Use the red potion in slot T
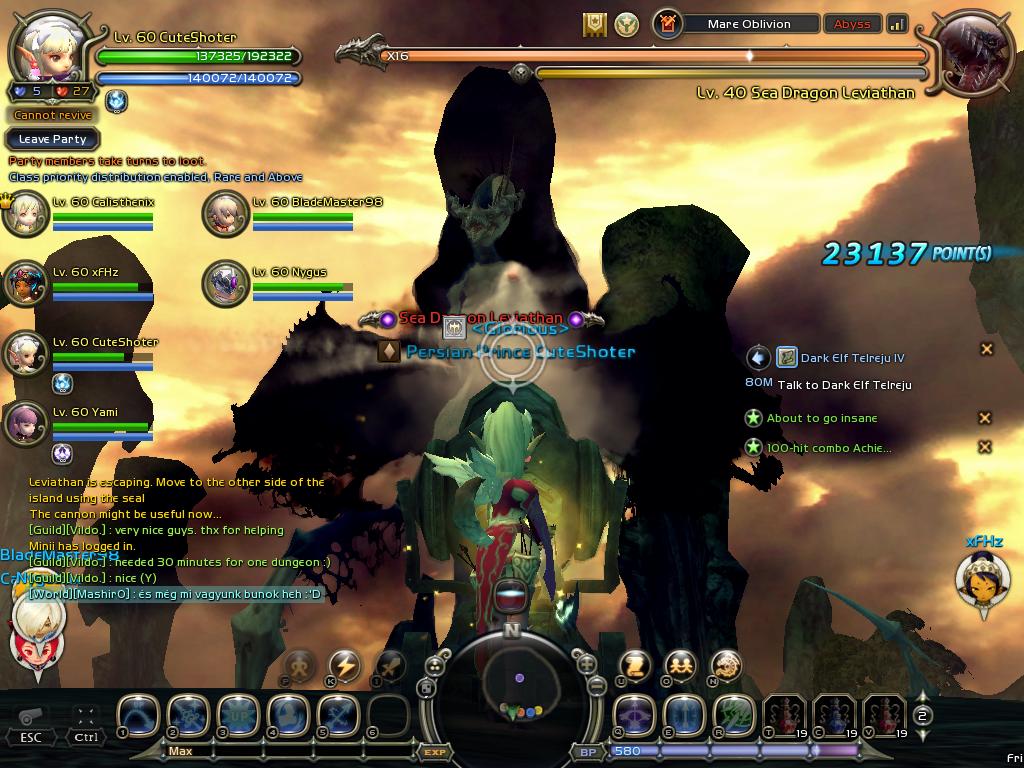Screen dimensions: 1024x768 784,716
